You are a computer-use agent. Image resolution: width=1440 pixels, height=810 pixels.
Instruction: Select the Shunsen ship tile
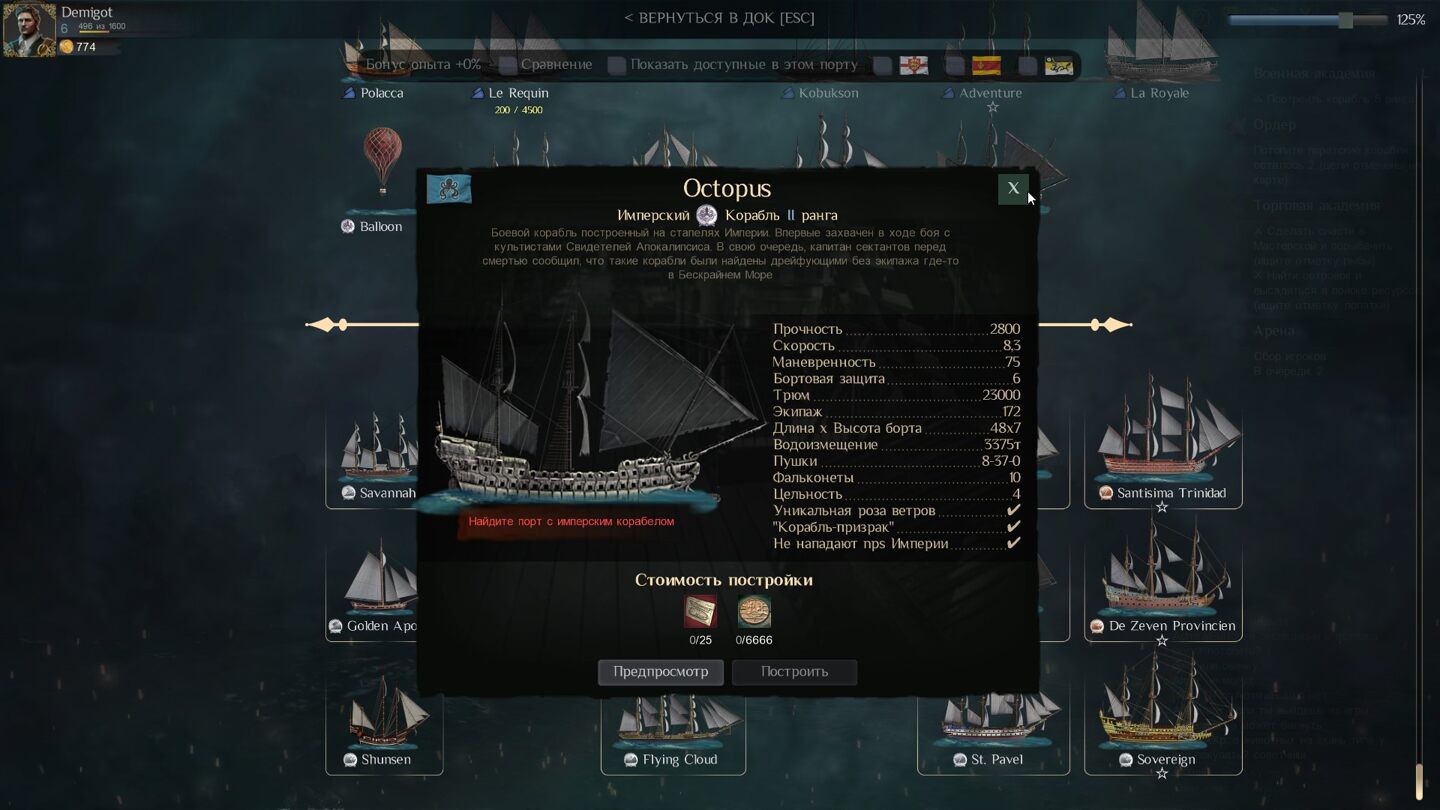[x=384, y=718]
